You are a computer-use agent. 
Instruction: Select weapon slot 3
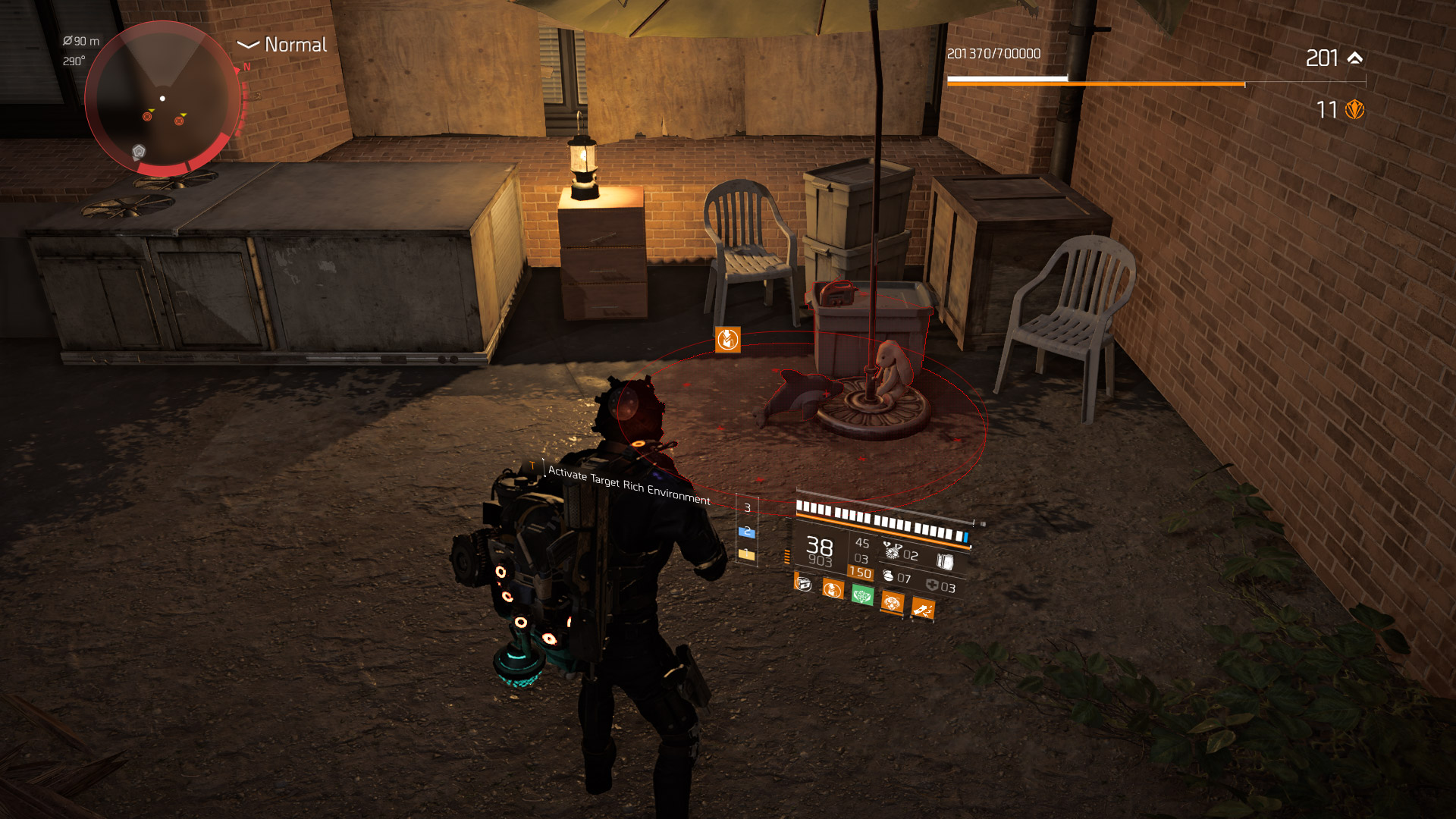point(747,507)
